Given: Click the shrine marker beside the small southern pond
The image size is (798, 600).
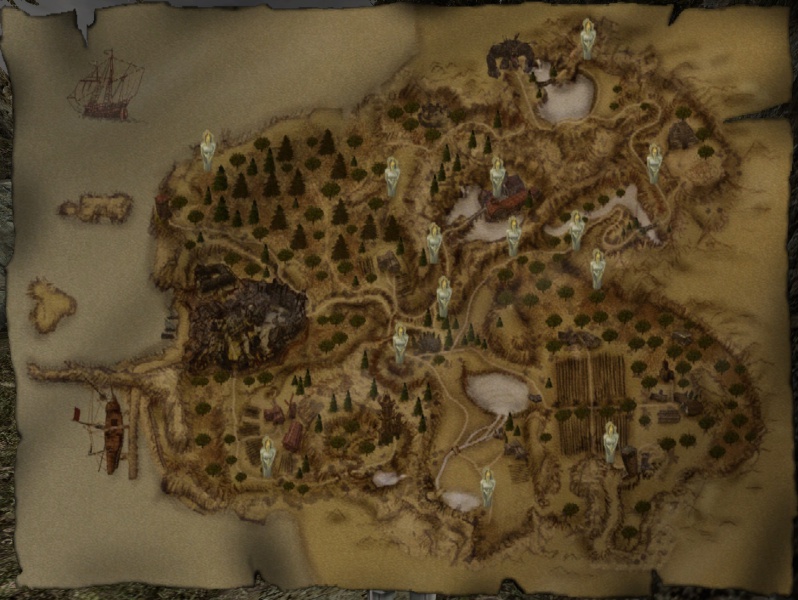Looking at the screenshot, I should (487, 487).
